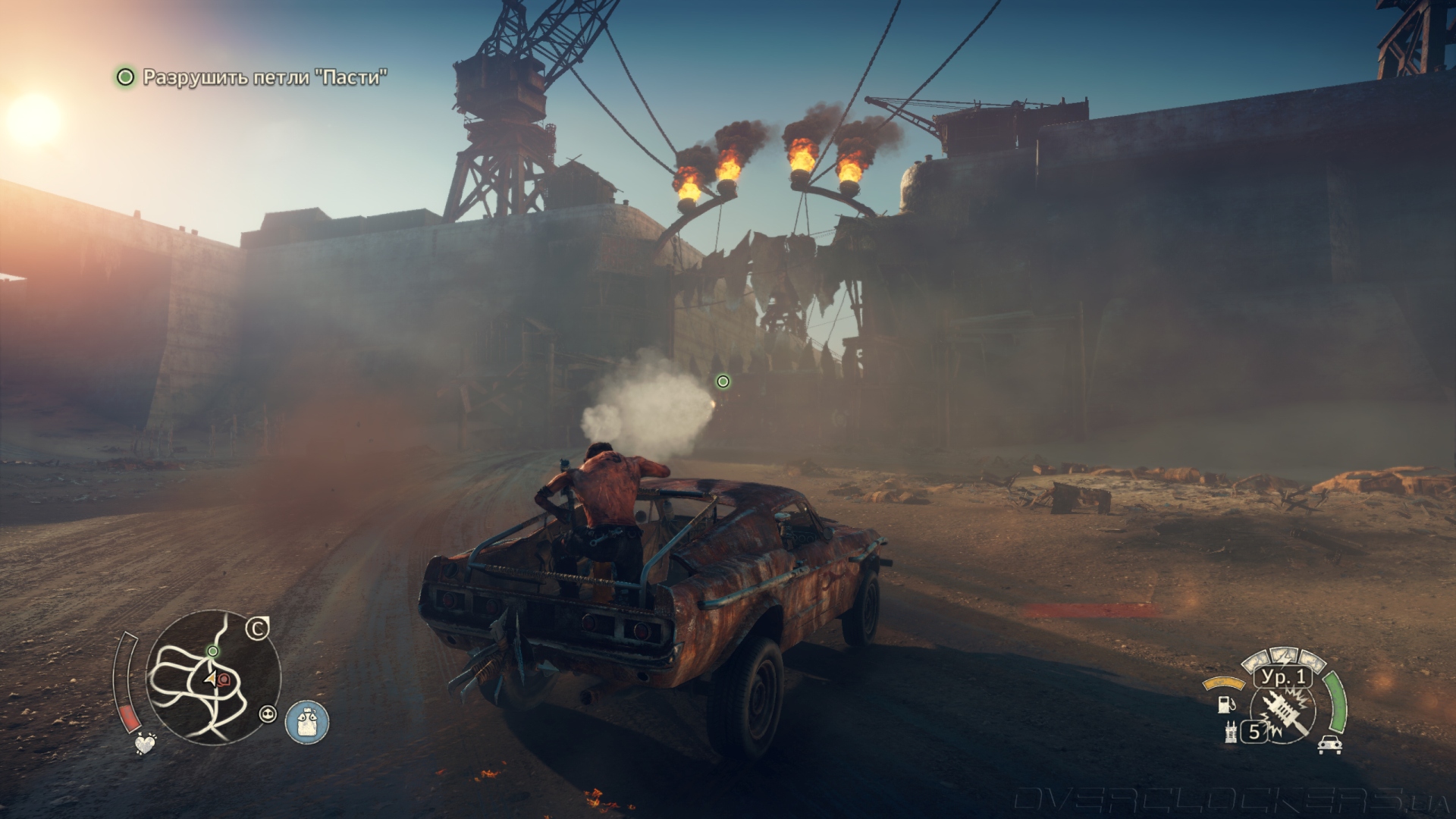The image size is (1456, 819).
Task: Select the blue canteen icon near the minimap
Action: click(x=307, y=723)
